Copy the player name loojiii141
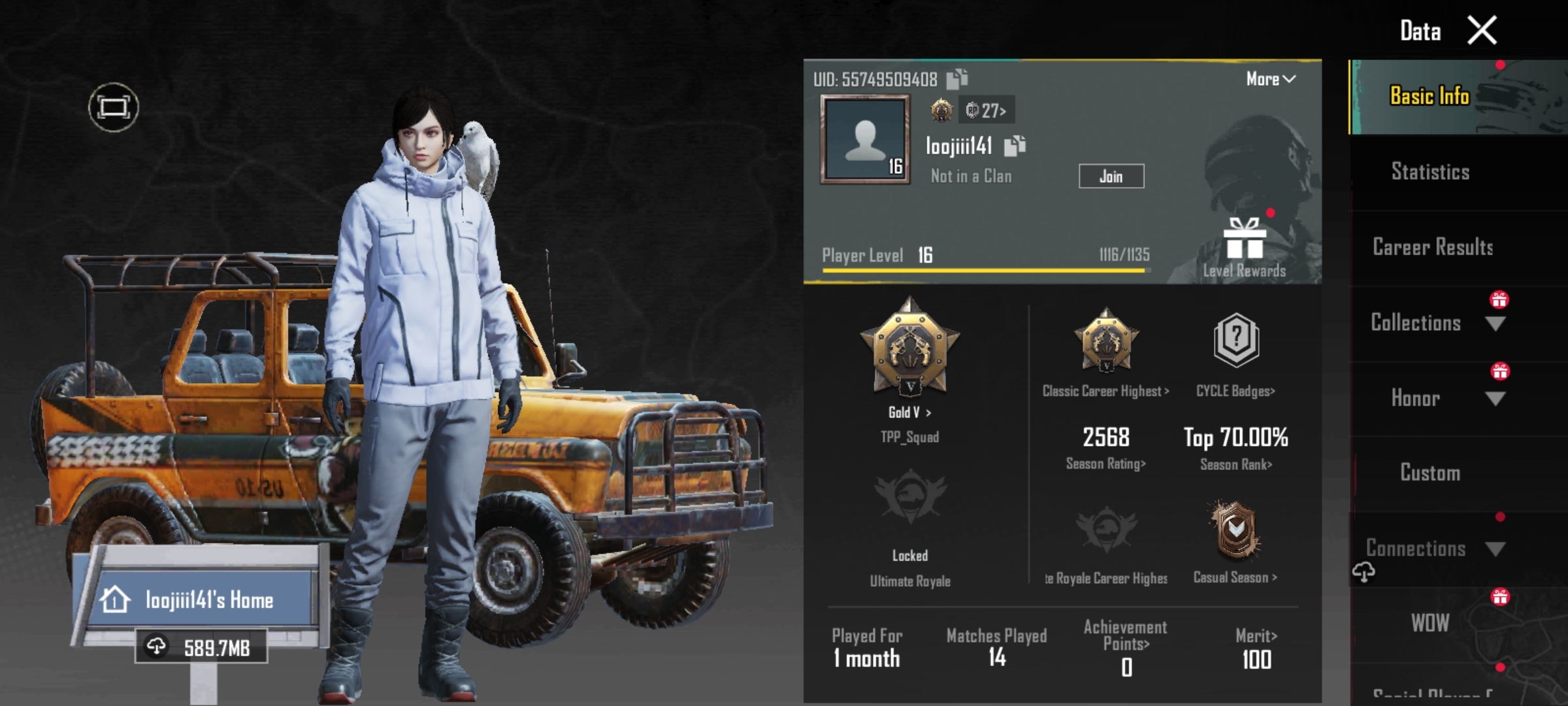Viewport: 1568px width, 706px height. coord(1015,146)
